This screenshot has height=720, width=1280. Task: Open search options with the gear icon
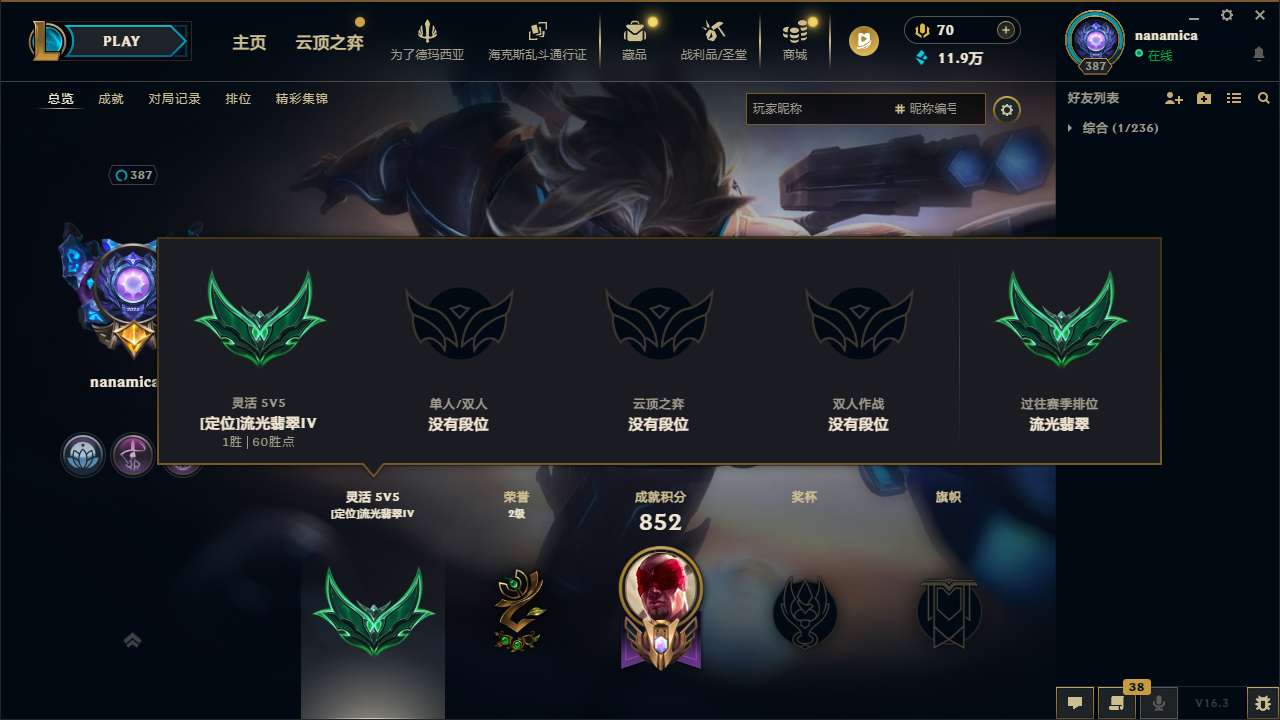click(x=1007, y=109)
